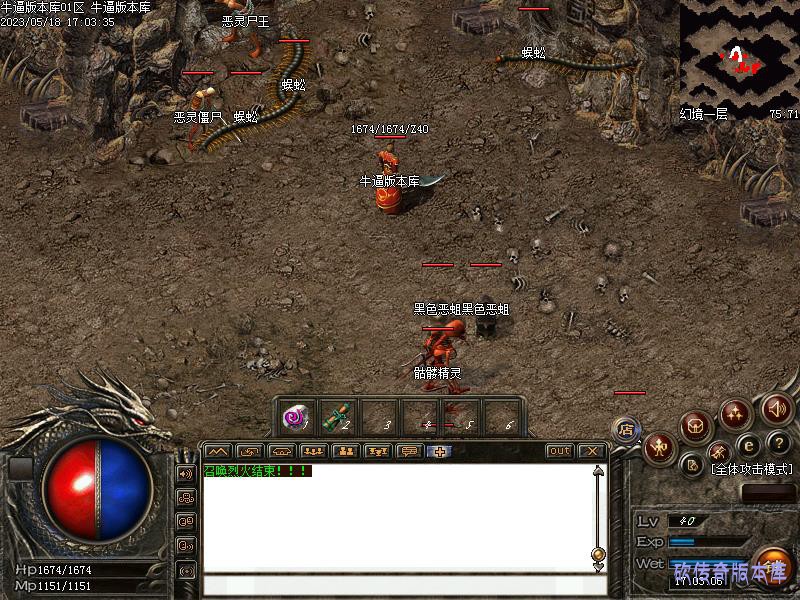Image resolution: width=800 pixels, height=600 pixels.
Task: Click the chat text input field
Action: [400, 584]
